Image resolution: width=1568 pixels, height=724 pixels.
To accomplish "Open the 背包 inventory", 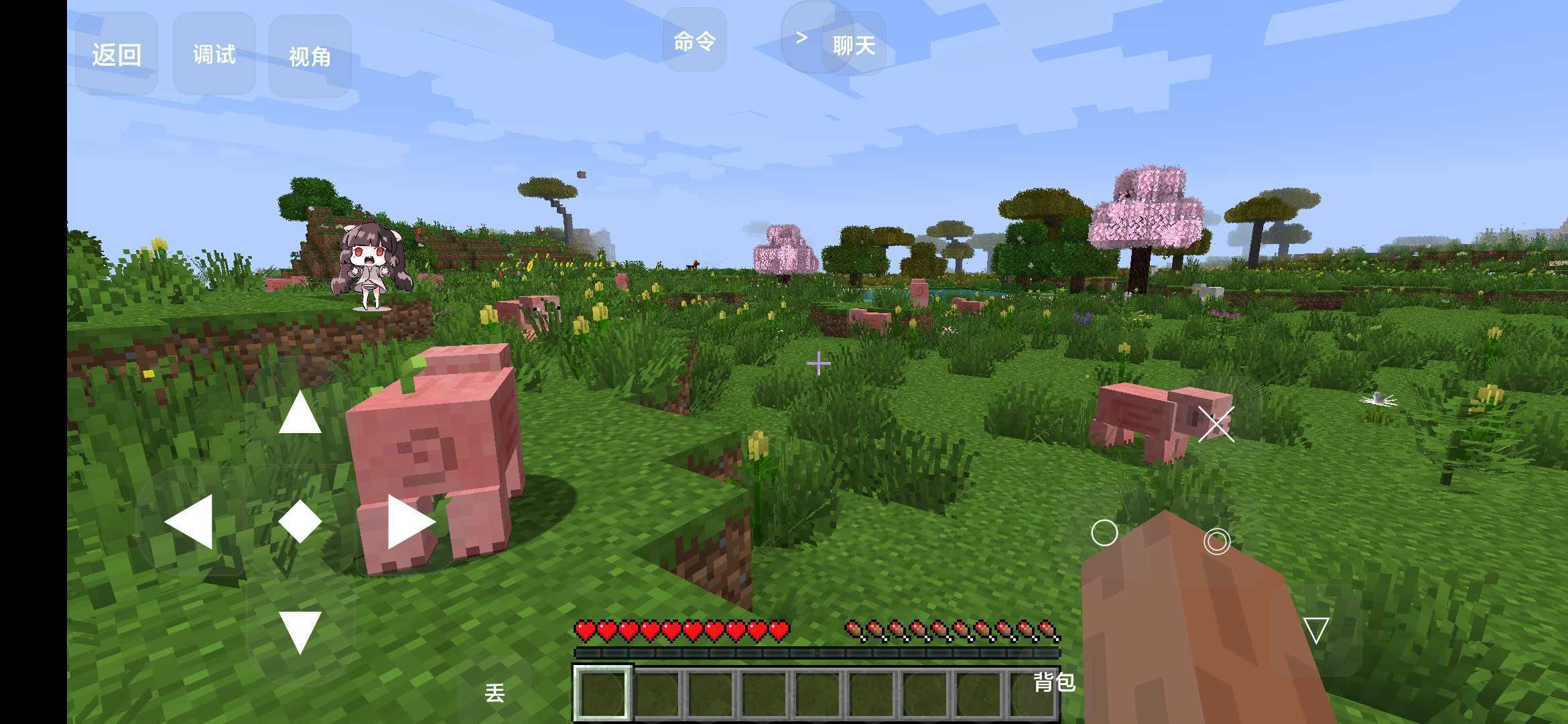I will click(1054, 682).
